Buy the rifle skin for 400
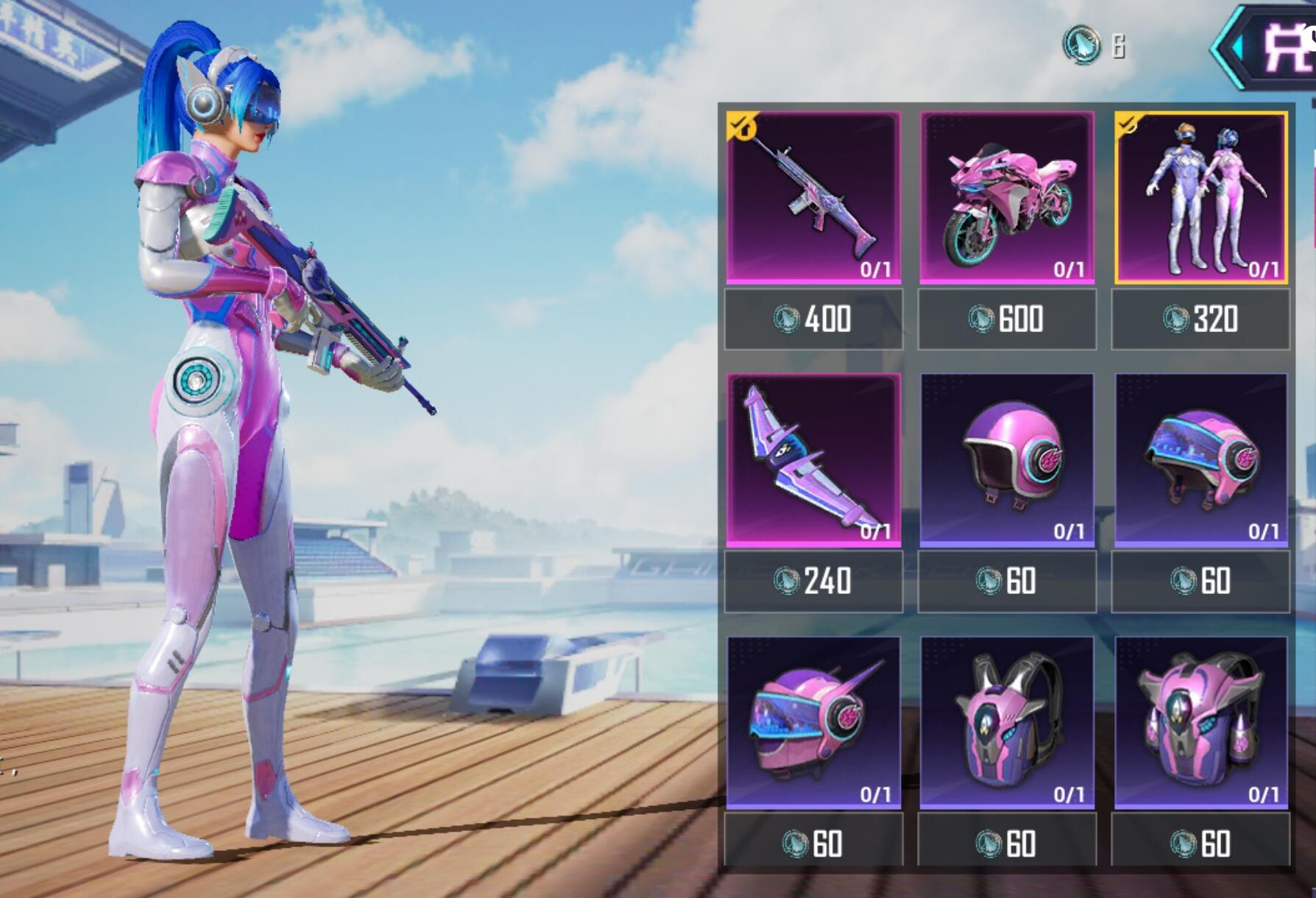1316x898 pixels. 813,319
